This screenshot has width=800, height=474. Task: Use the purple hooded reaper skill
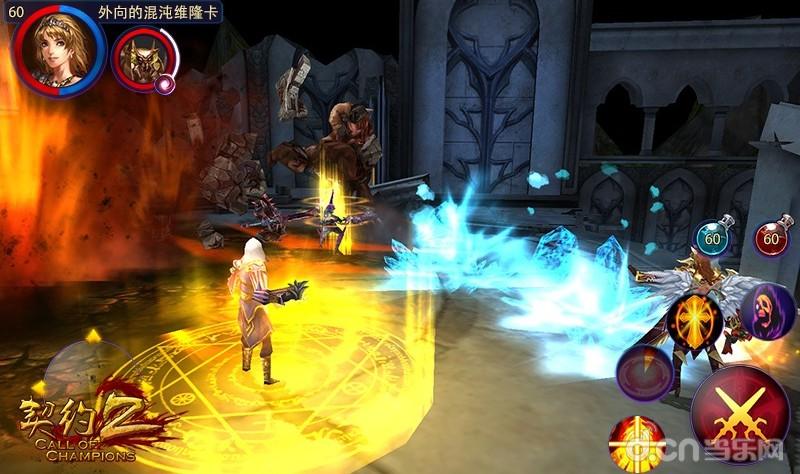(x=766, y=312)
